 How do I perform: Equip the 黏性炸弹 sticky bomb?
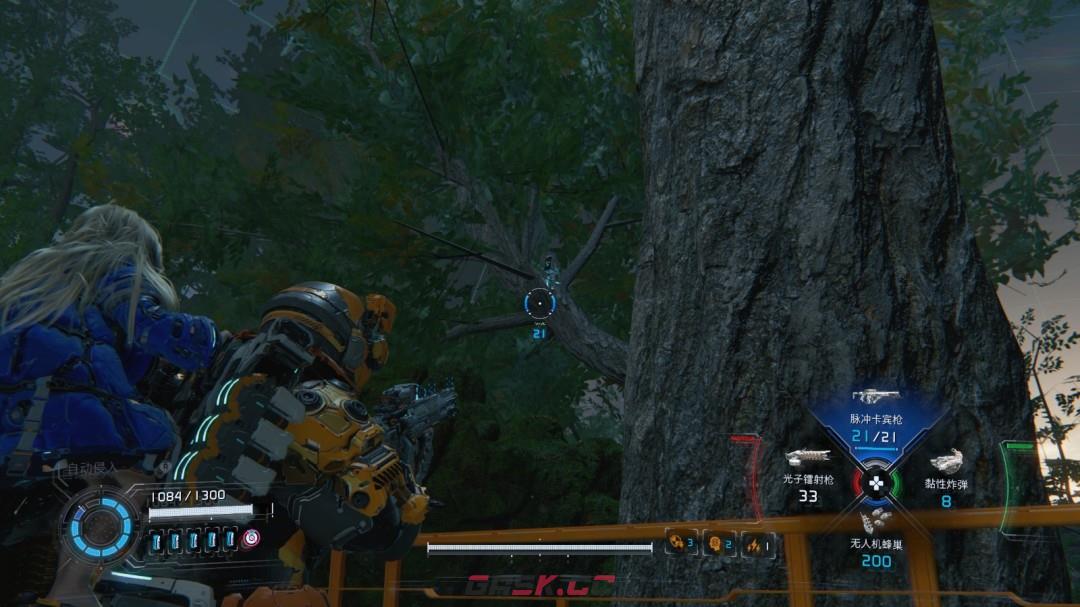tap(946, 463)
